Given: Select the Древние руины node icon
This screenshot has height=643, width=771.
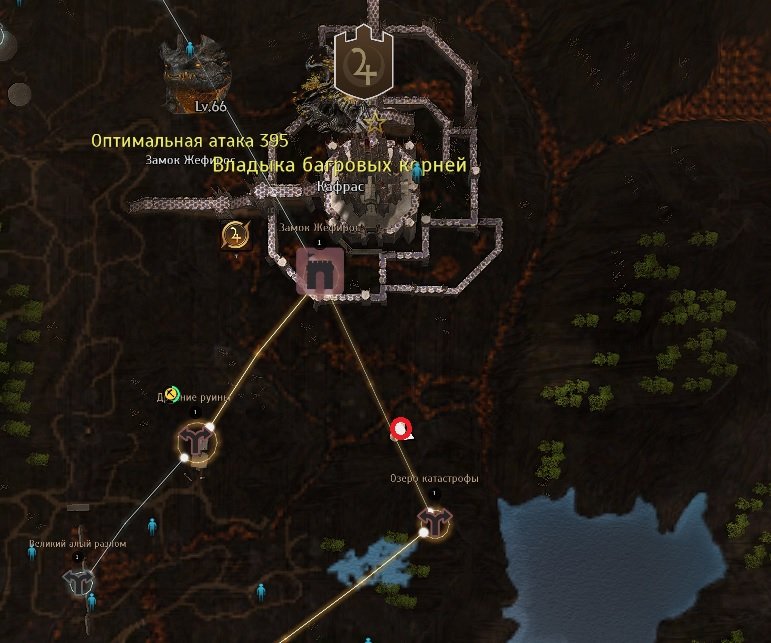Looking at the screenshot, I should click(198, 440).
